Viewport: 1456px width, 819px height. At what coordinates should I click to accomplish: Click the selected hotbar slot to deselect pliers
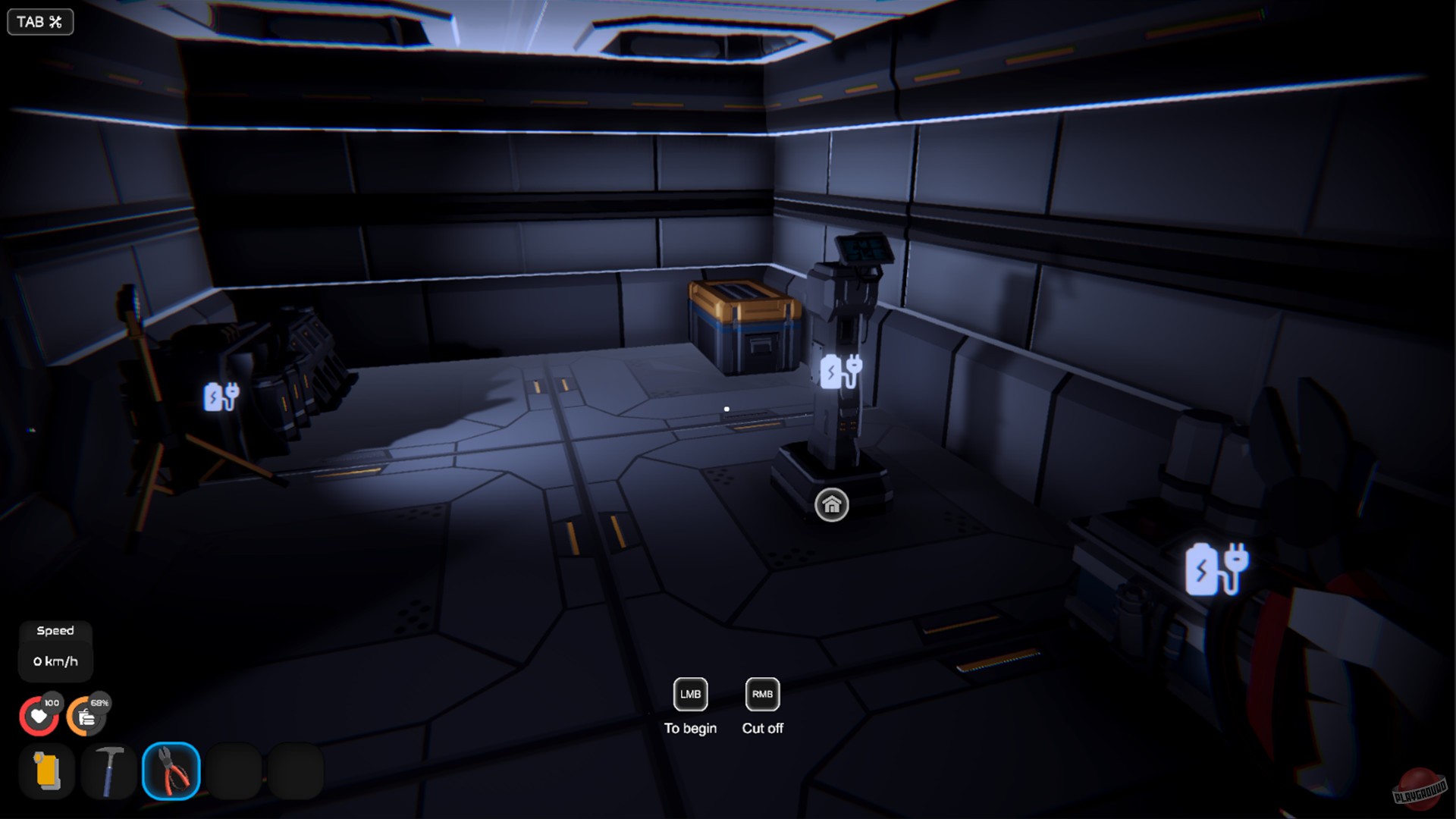(171, 772)
